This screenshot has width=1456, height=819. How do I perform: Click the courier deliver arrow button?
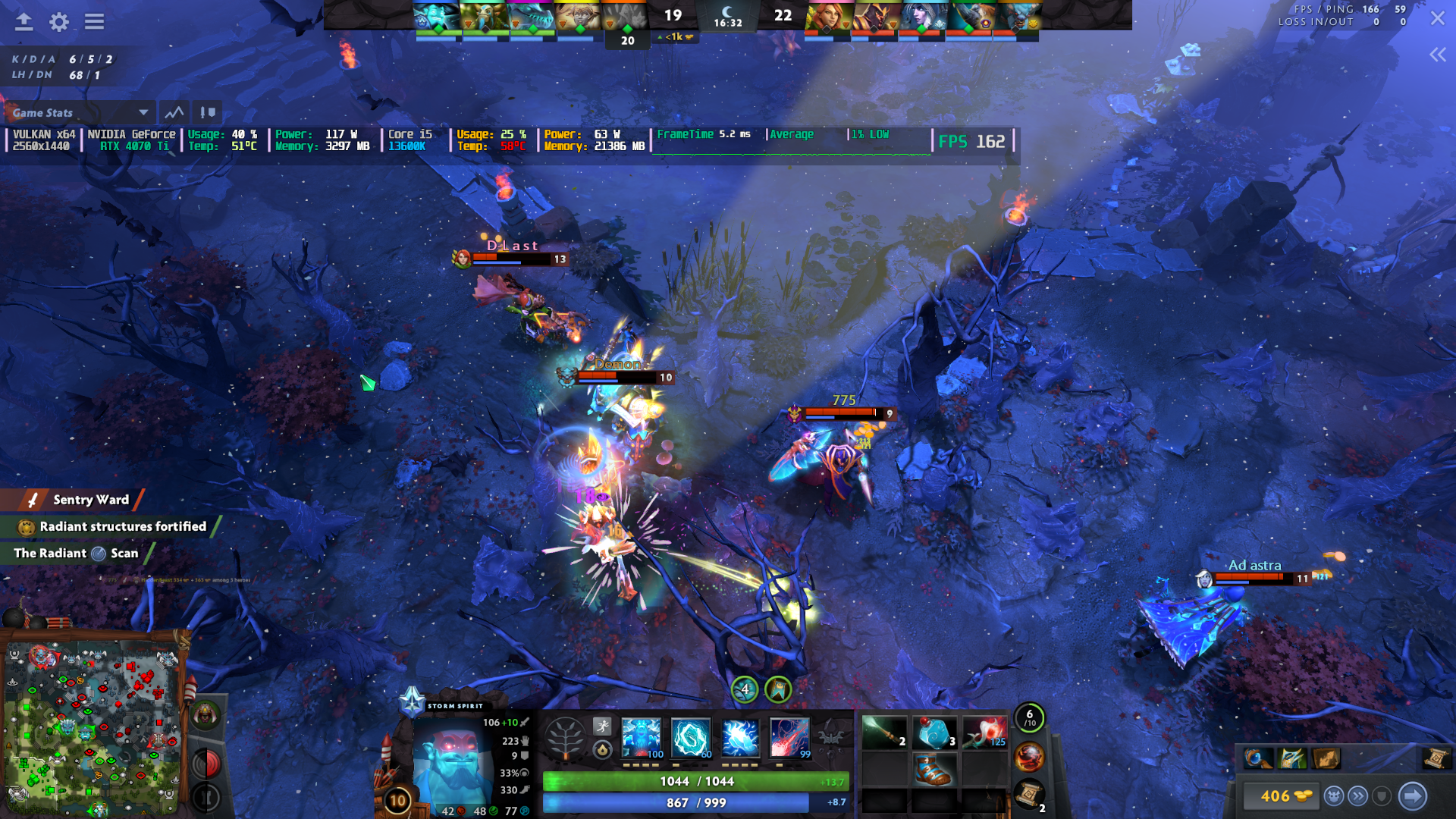1412,796
